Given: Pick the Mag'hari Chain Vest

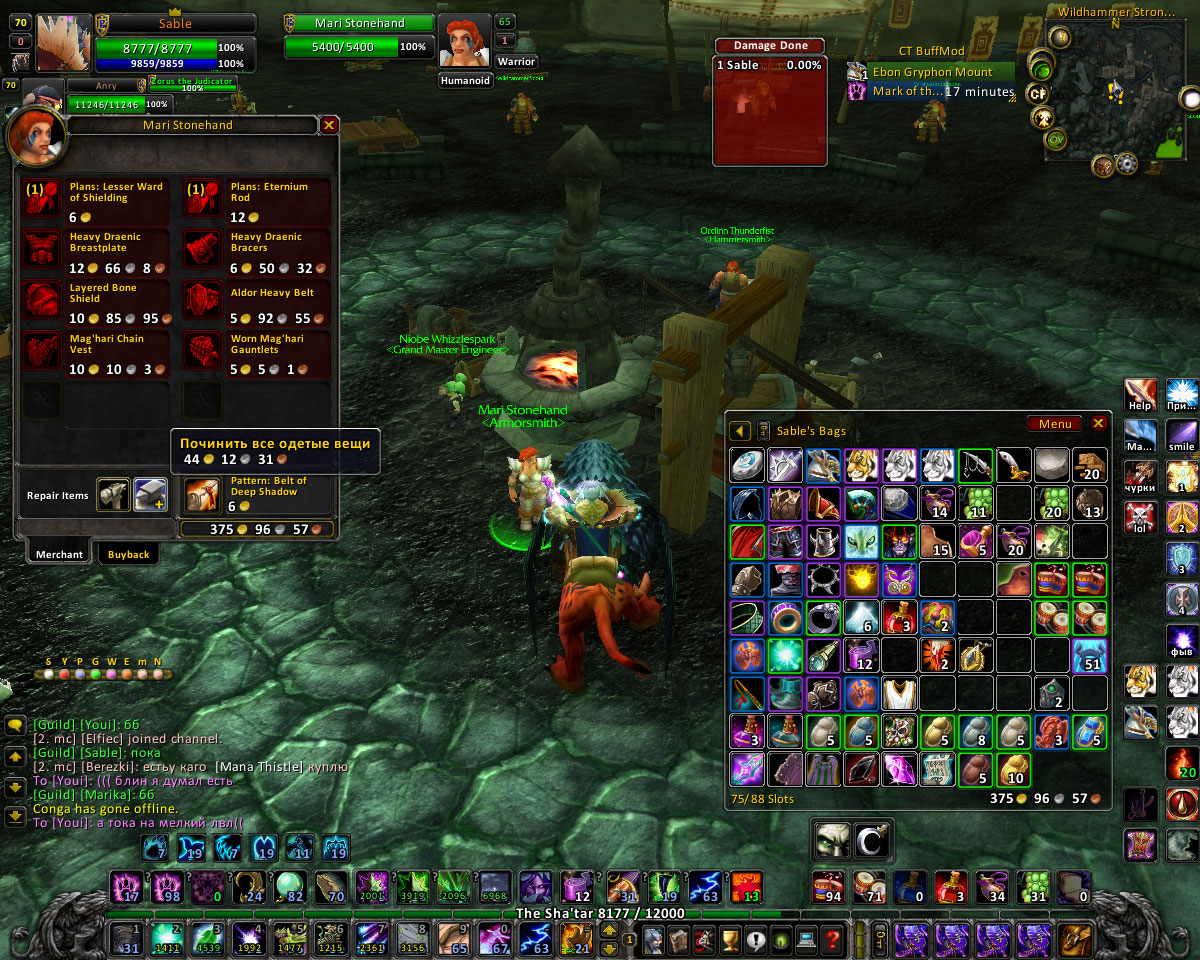Looking at the screenshot, I should (x=43, y=352).
